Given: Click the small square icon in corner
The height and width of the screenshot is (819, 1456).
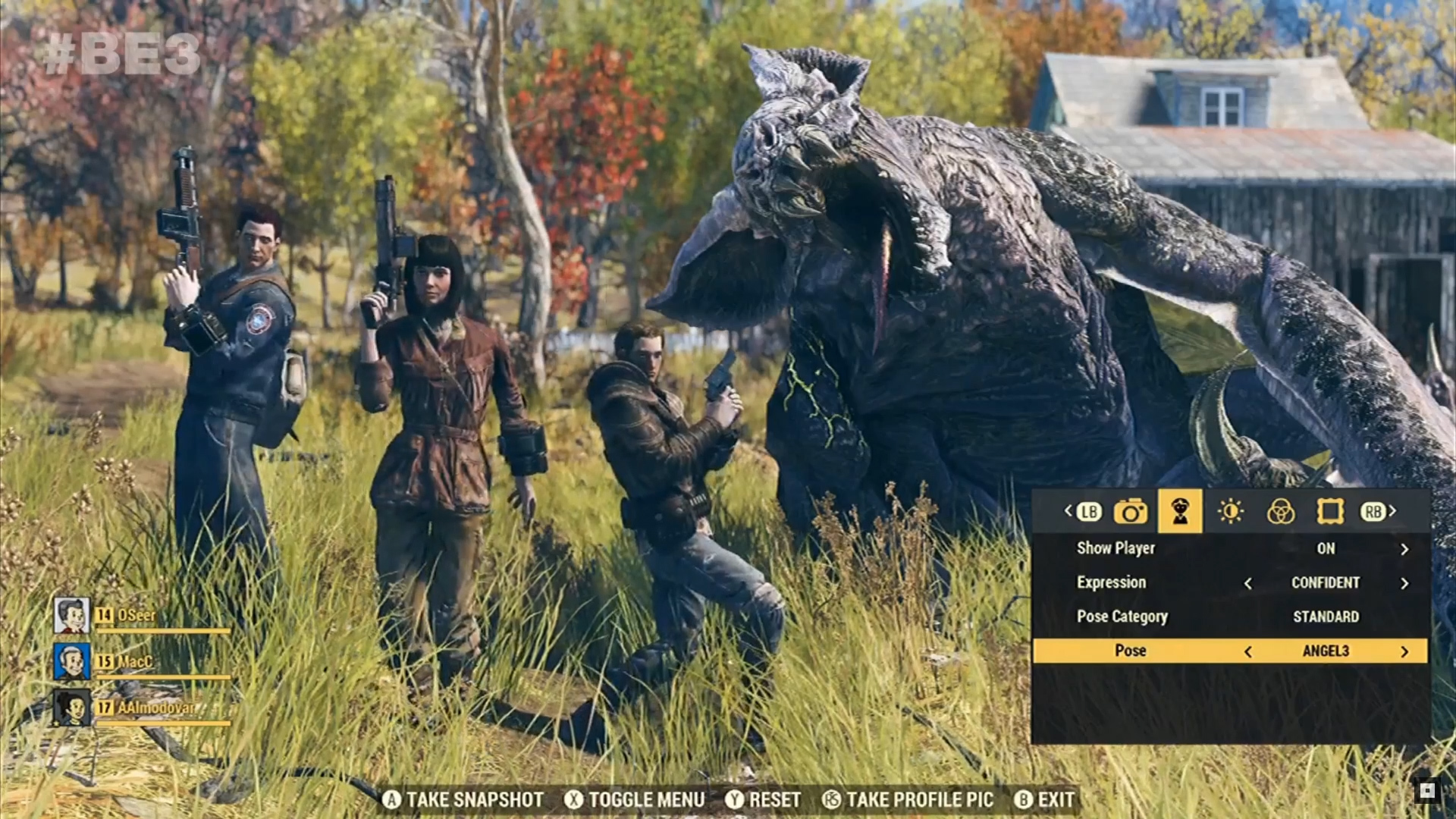Looking at the screenshot, I should [1426, 791].
